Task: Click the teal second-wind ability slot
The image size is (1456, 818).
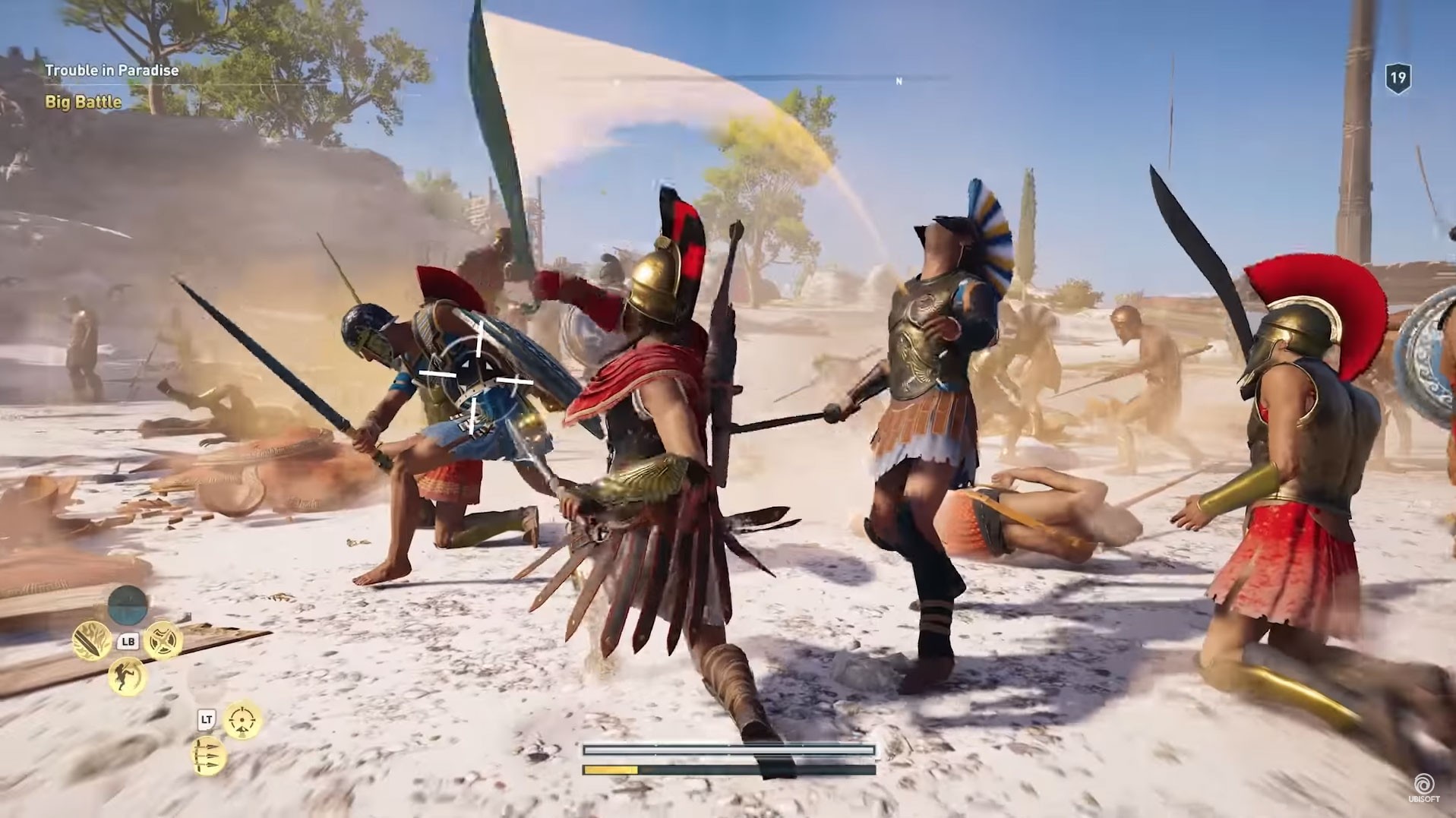Action: pyautogui.click(x=128, y=605)
